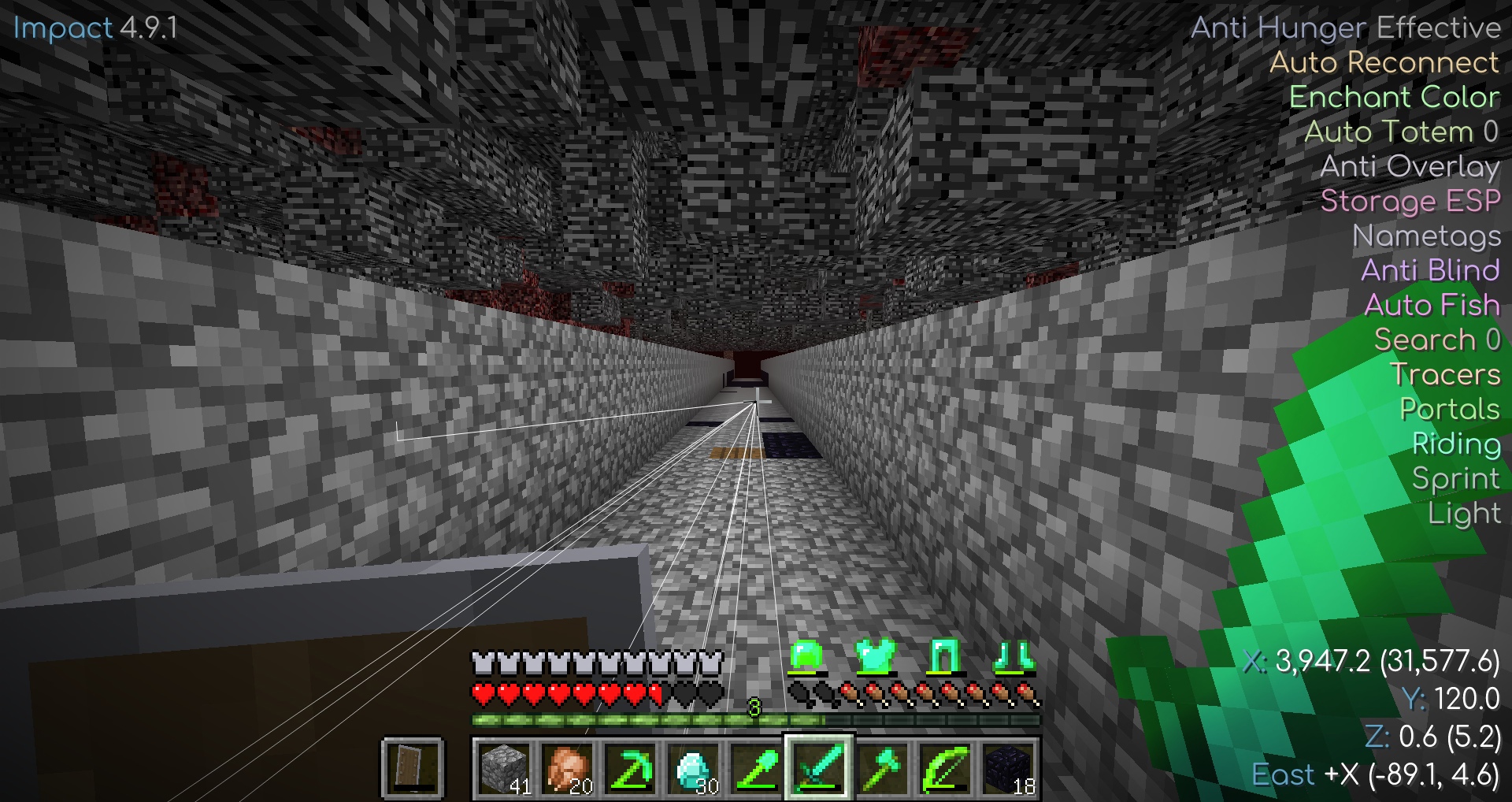Click the diamond chestplate armor icon
This screenshot has width=1512, height=802.
point(874,656)
